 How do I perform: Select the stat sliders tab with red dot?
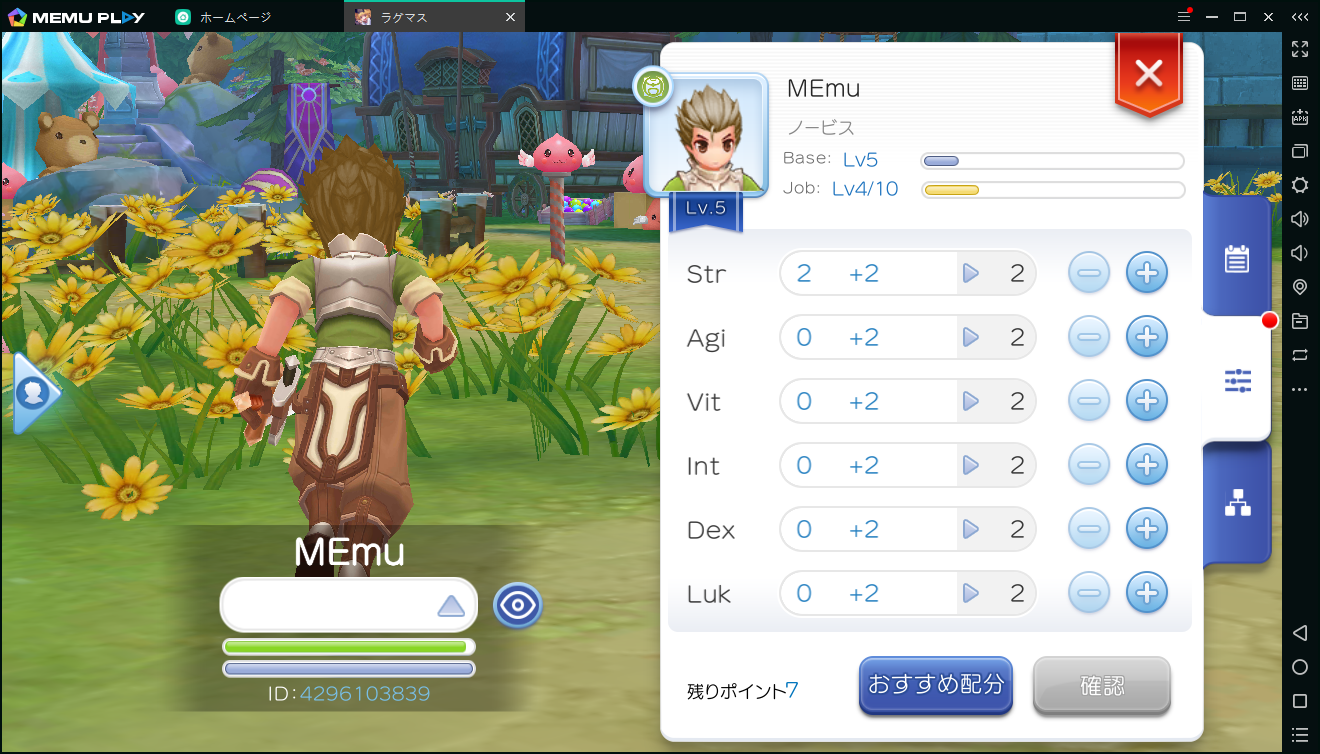tap(1238, 380)
